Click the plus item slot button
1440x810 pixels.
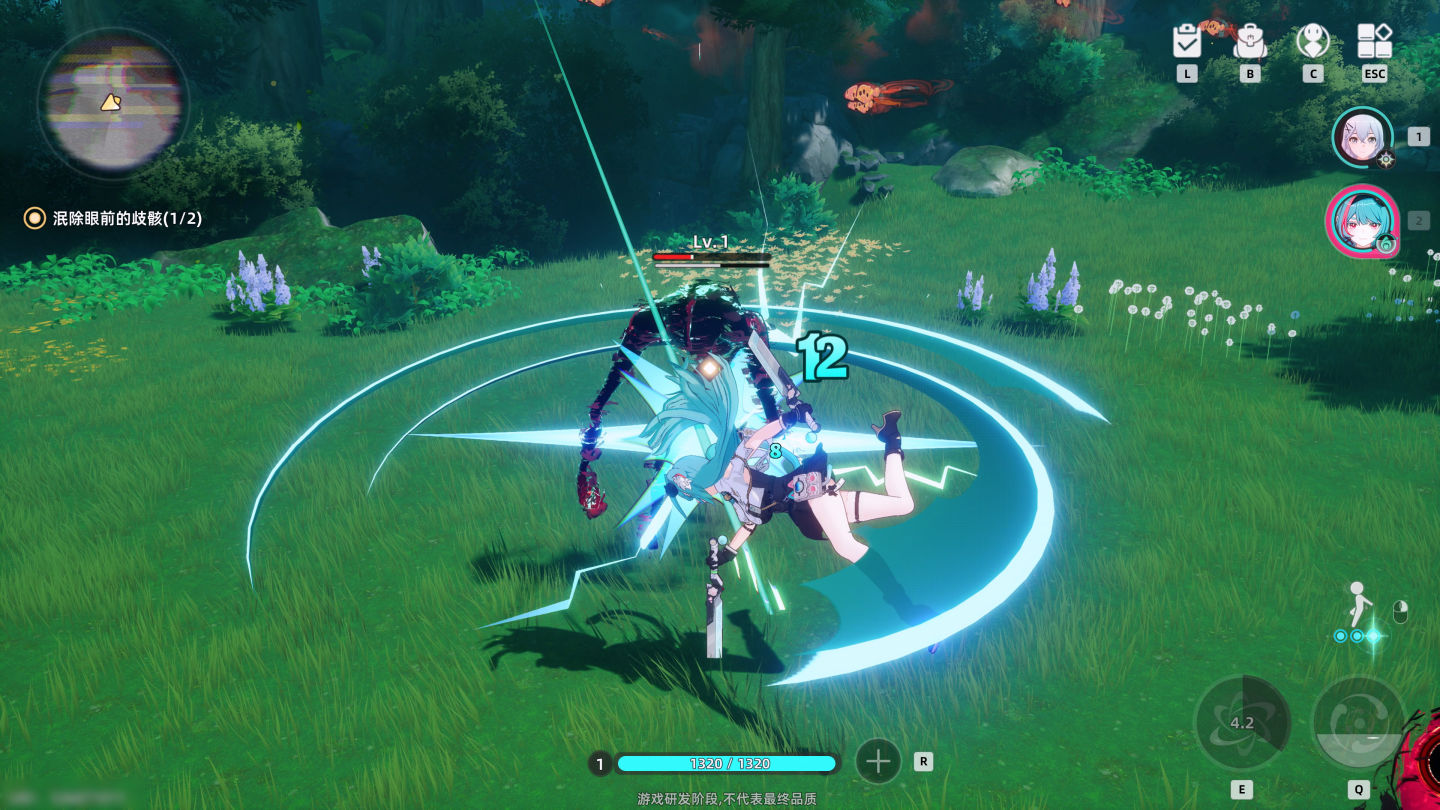(x=878, y=762)
